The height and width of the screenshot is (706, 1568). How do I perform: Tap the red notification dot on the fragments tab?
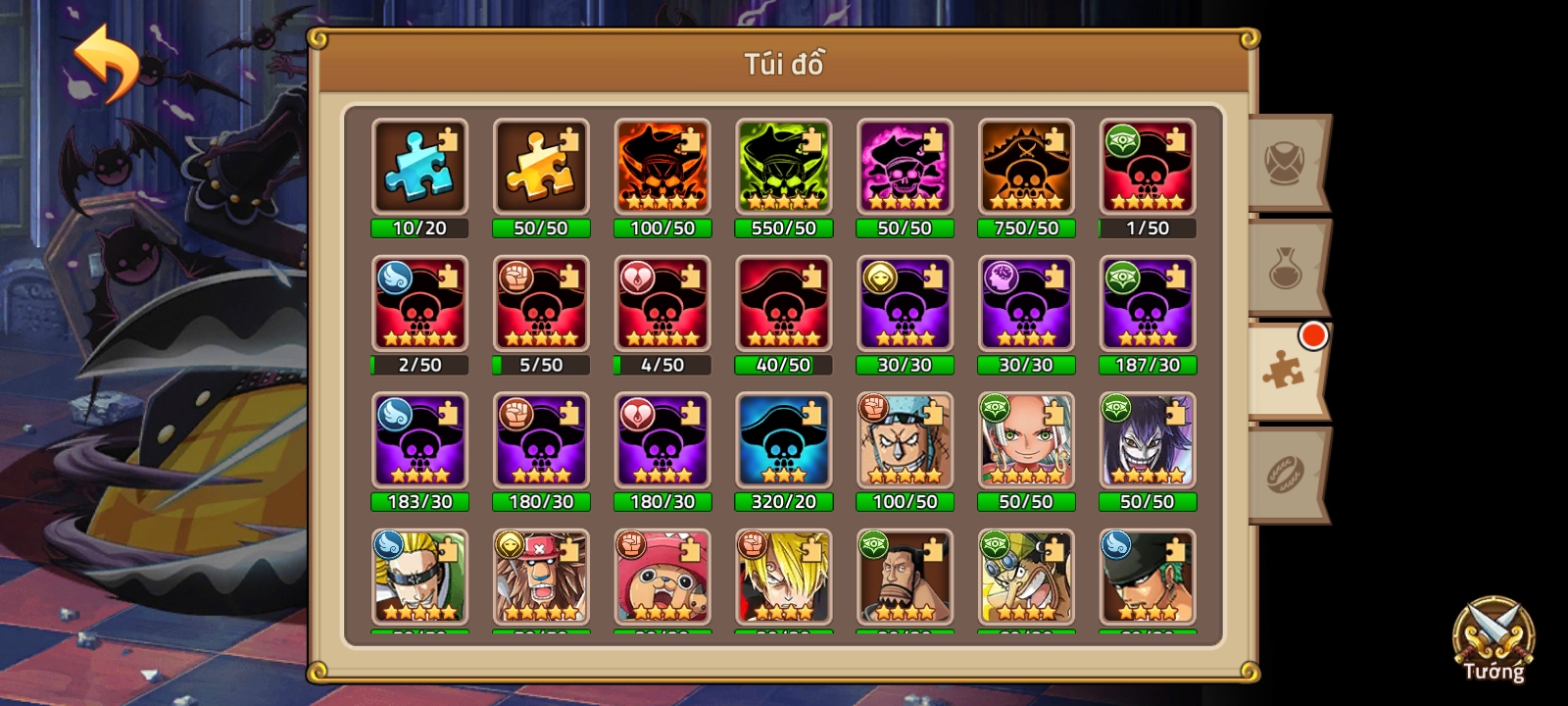[1311, 334]
